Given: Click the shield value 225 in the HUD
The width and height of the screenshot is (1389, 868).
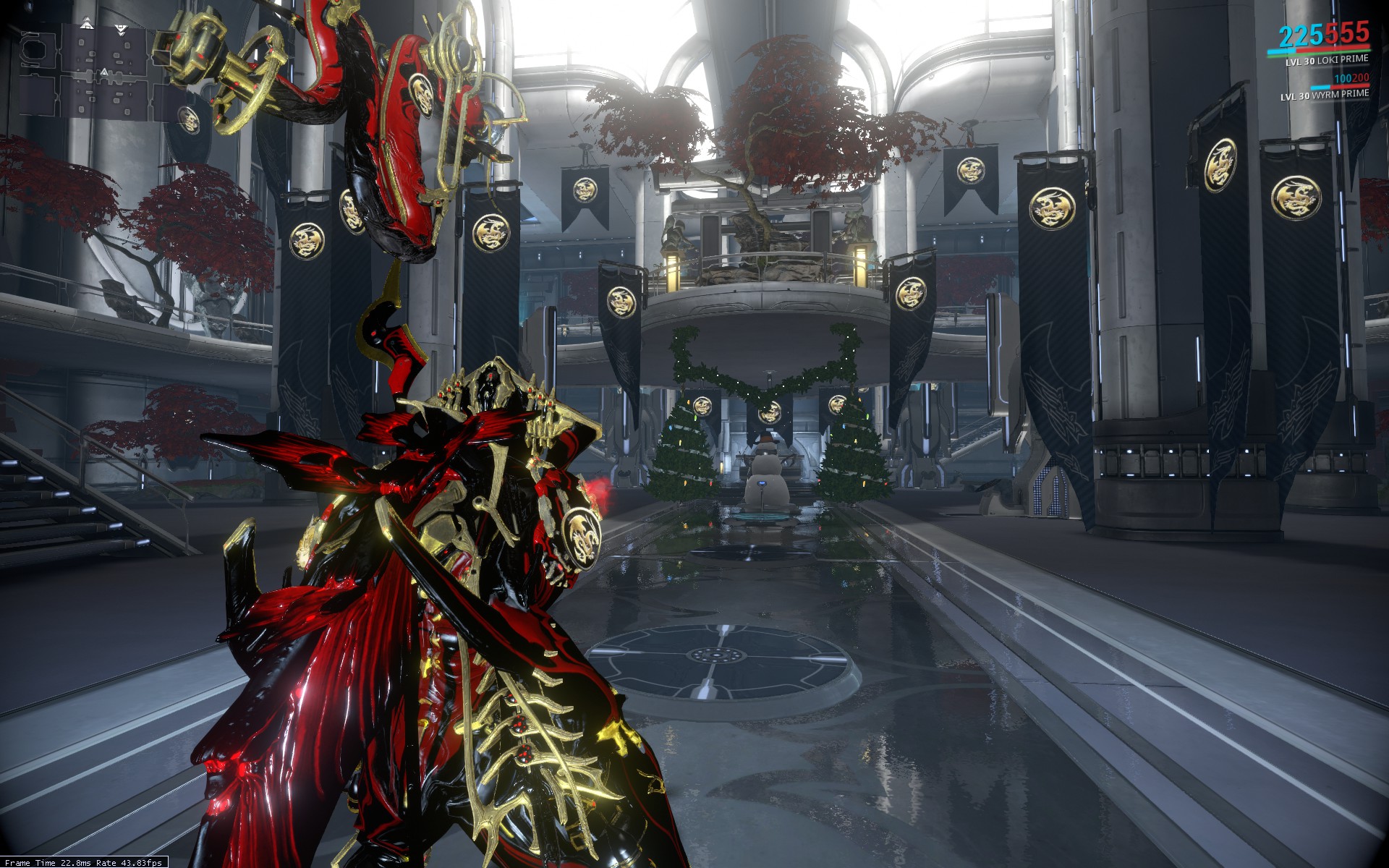Looking at the screenshot, I should pyautogui.click(x=1304, y=34).
